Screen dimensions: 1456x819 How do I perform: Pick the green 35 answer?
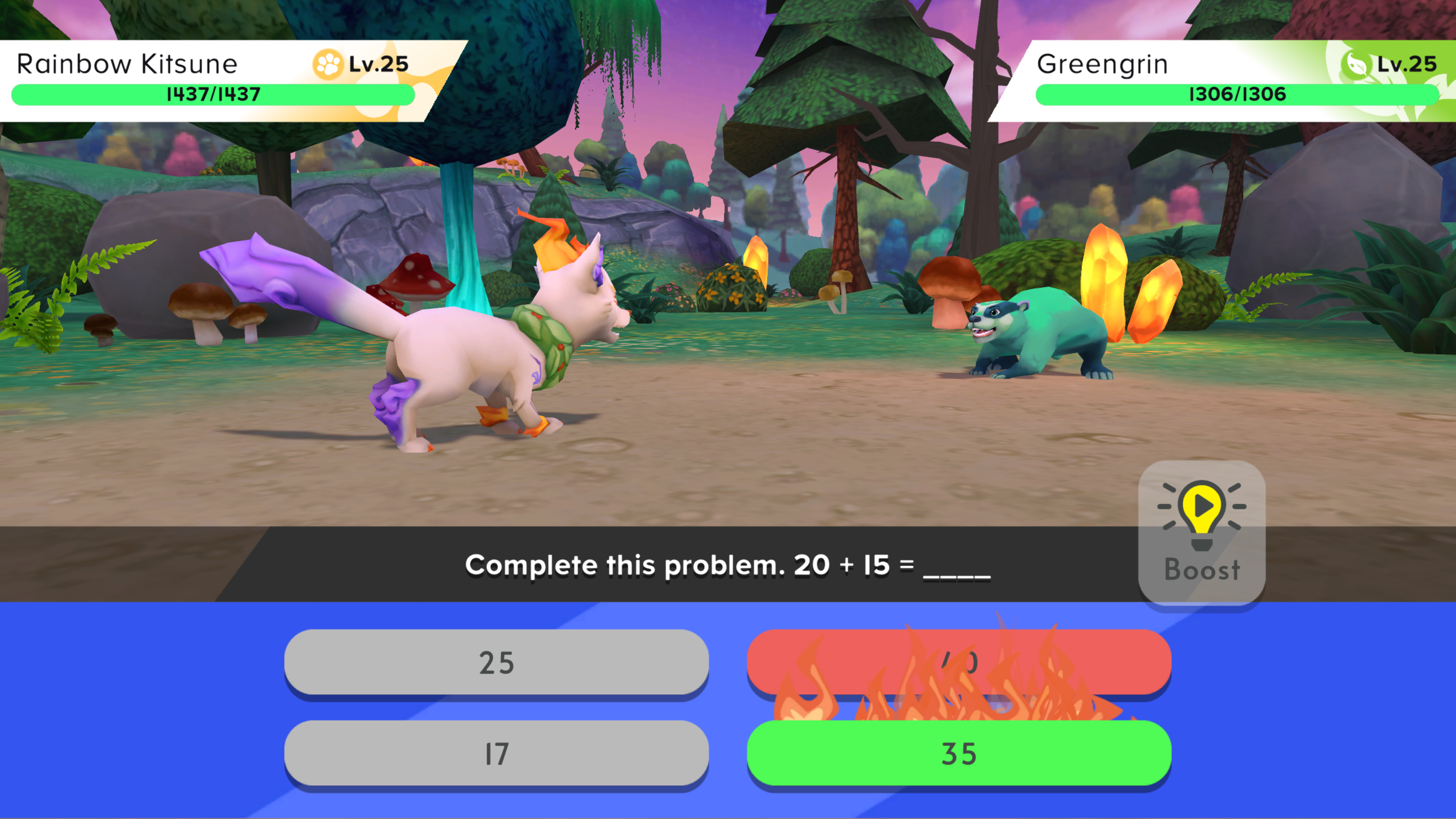pos(959,753)
